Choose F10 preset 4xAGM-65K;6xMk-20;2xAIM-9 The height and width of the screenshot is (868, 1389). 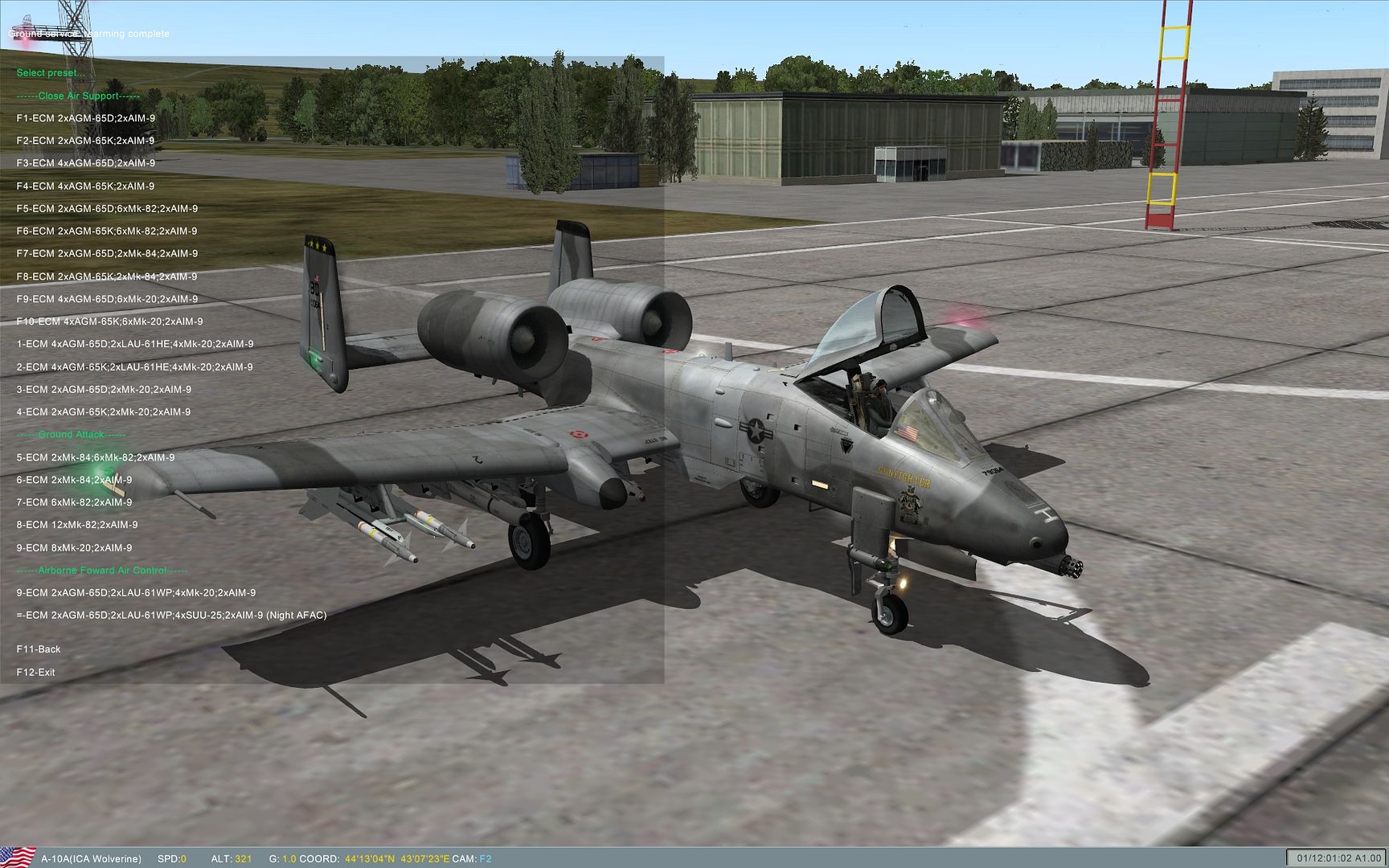click(109, 321)
